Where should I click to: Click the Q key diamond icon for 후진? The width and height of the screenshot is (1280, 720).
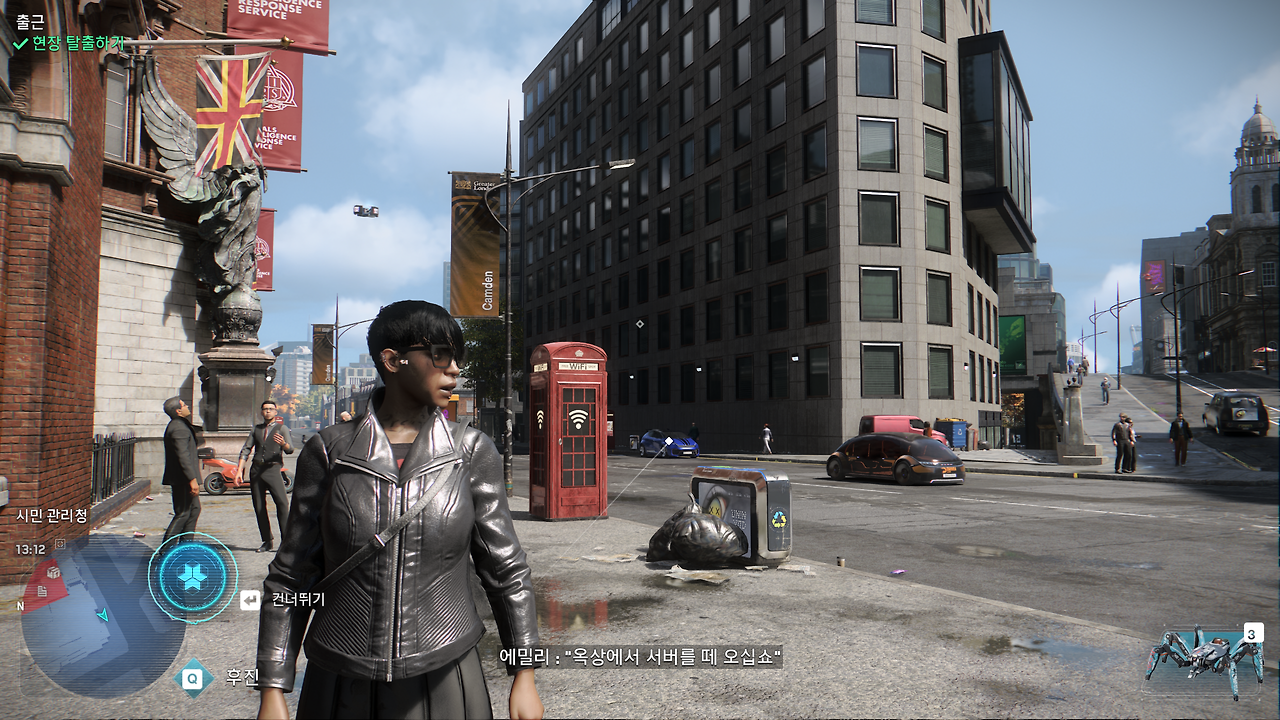coord(191,678)
